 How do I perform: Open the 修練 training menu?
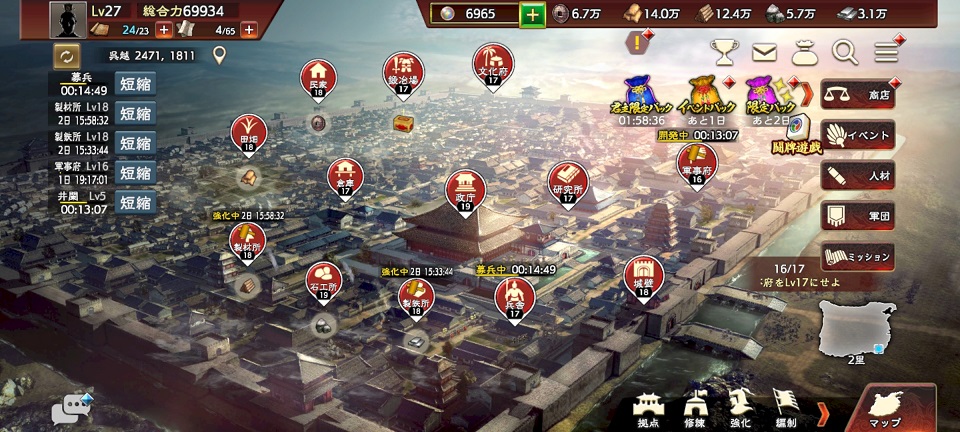[696, 408]
